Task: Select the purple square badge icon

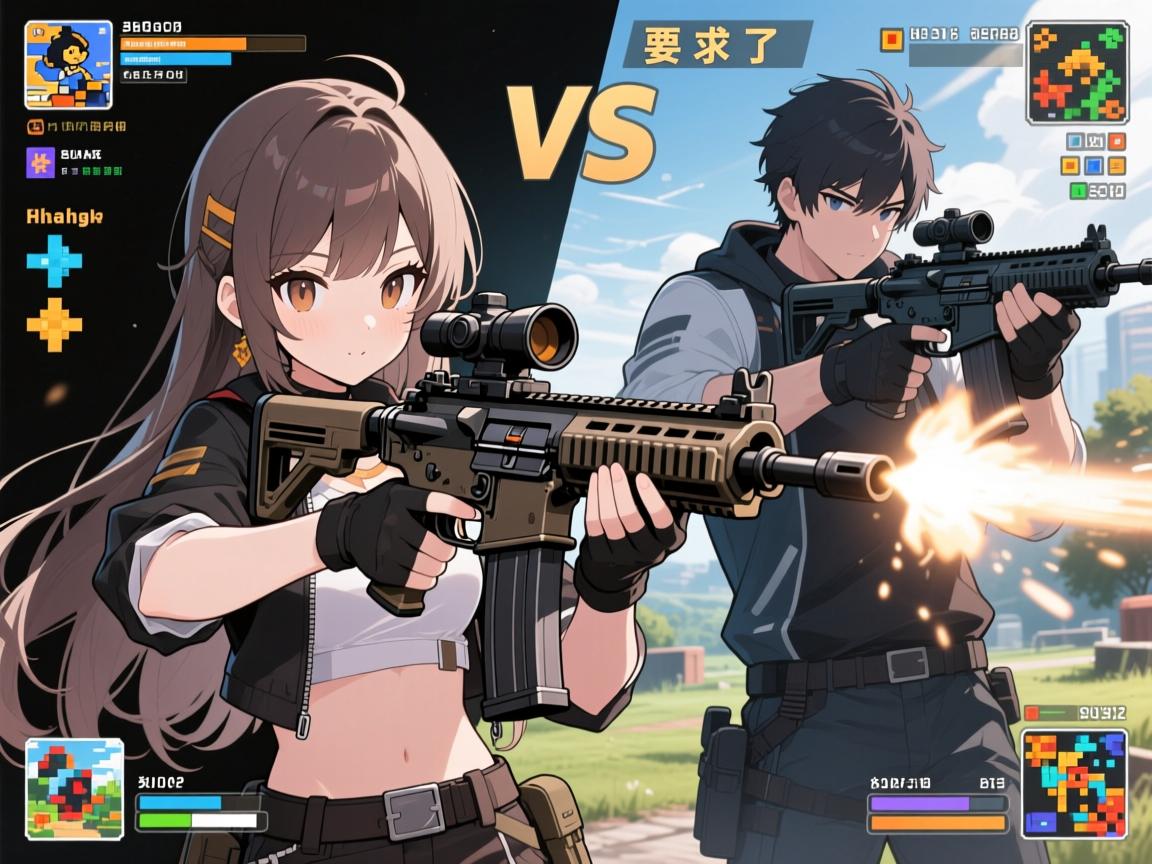Action: (x=40, y=163)
